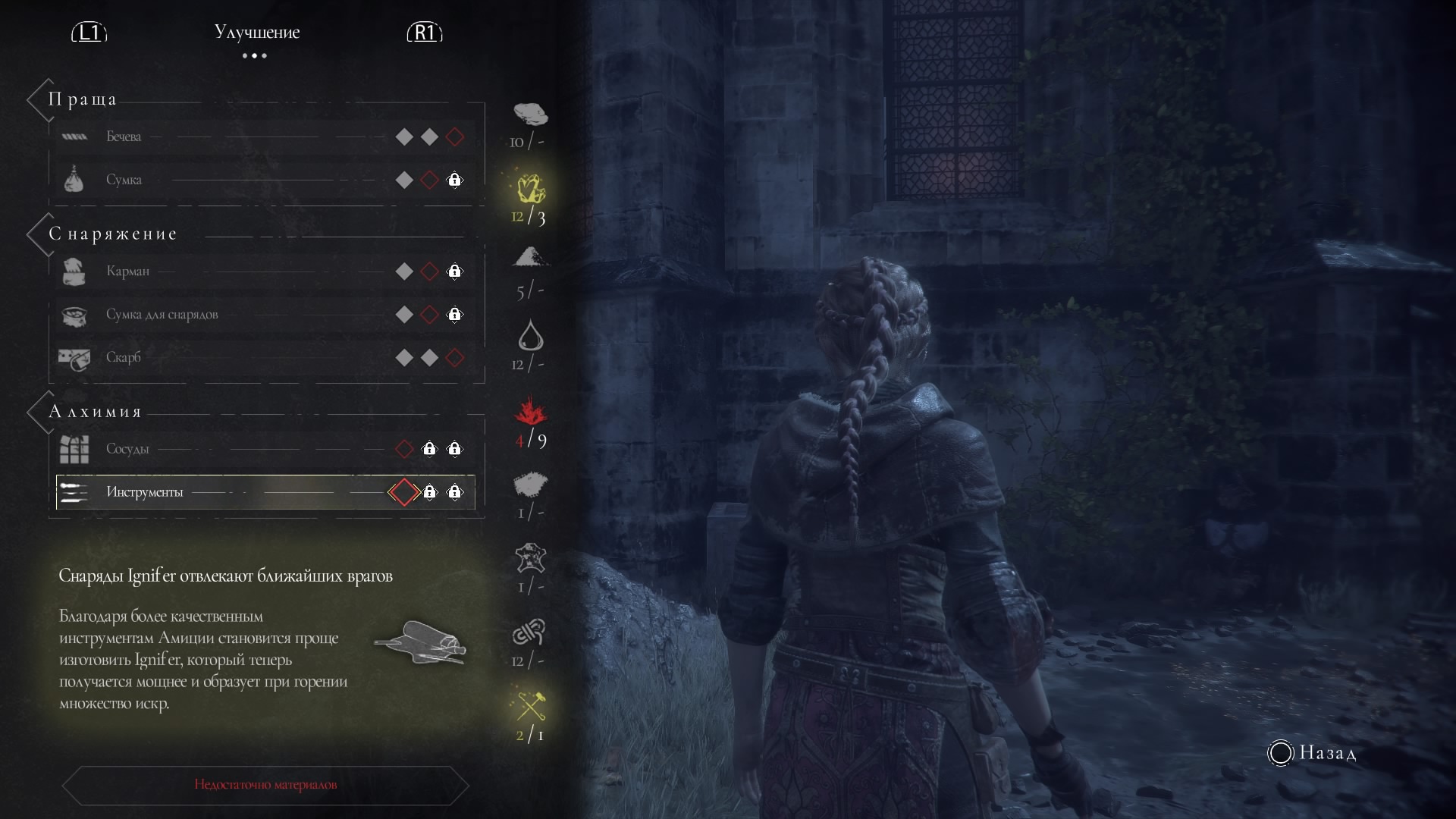Click the water droplet resource icon
This screenshot has width=1456, height=819.
[530, 336]
